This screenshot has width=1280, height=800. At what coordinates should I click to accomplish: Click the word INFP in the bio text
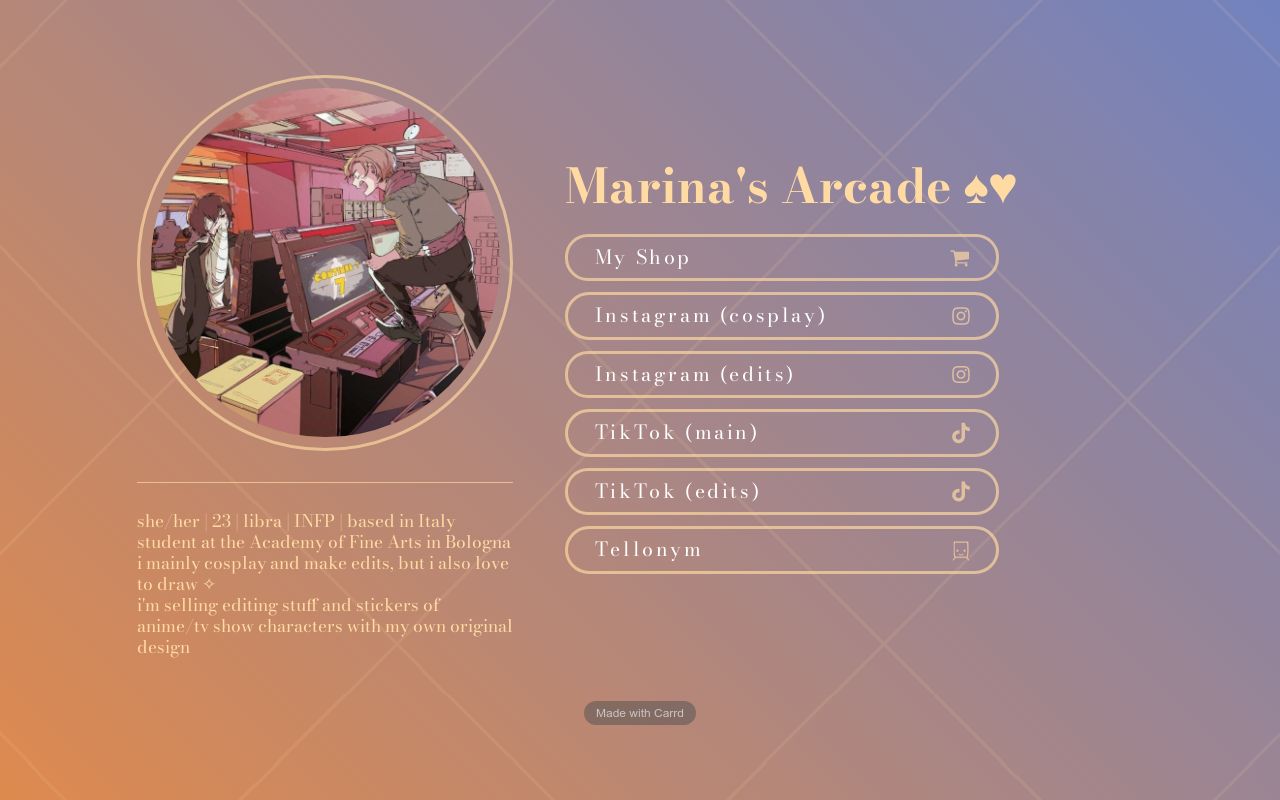(313, 521)
